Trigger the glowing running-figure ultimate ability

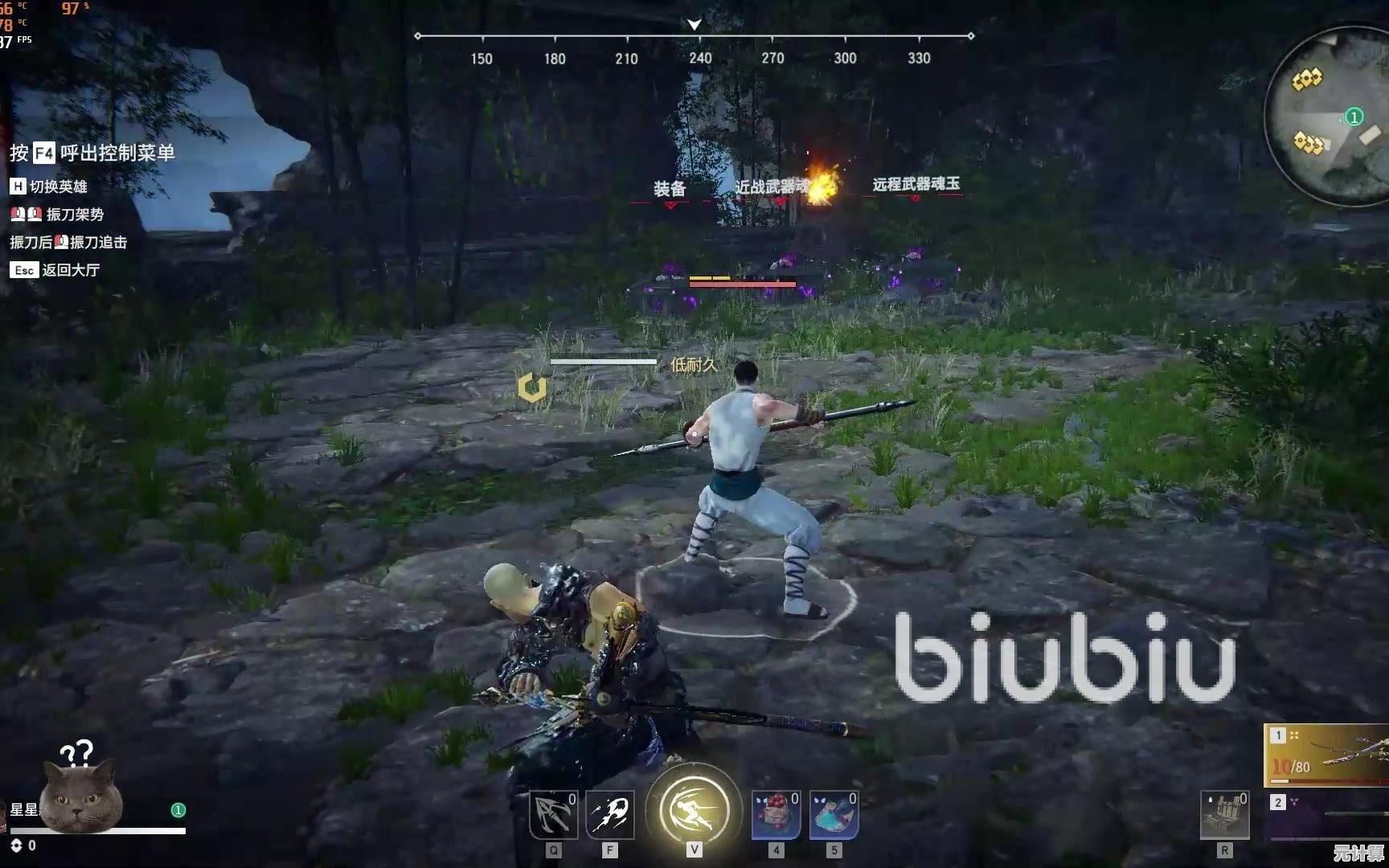[694, 809]
